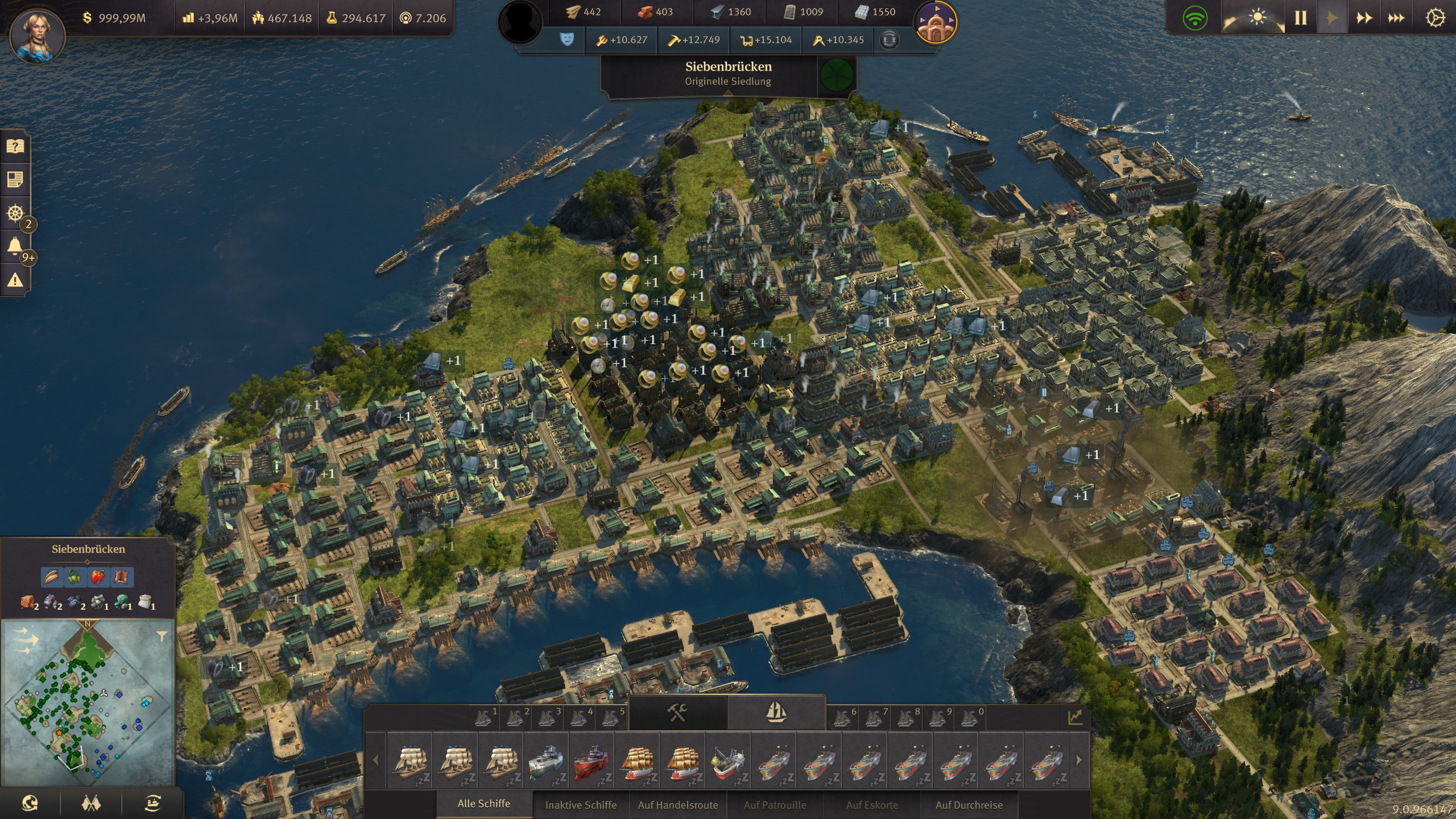Open the newspaper panel
This screenshot has width=1456, height=819.
point(15,180)
